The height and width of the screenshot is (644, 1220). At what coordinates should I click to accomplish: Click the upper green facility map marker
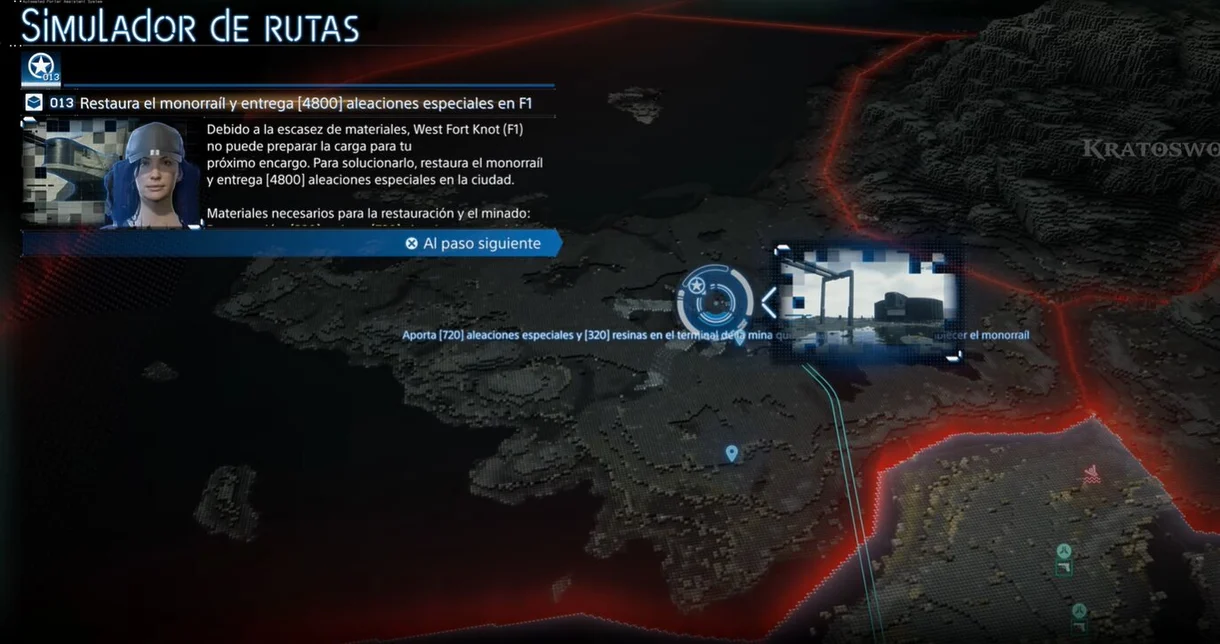[x=1064, y=558]
